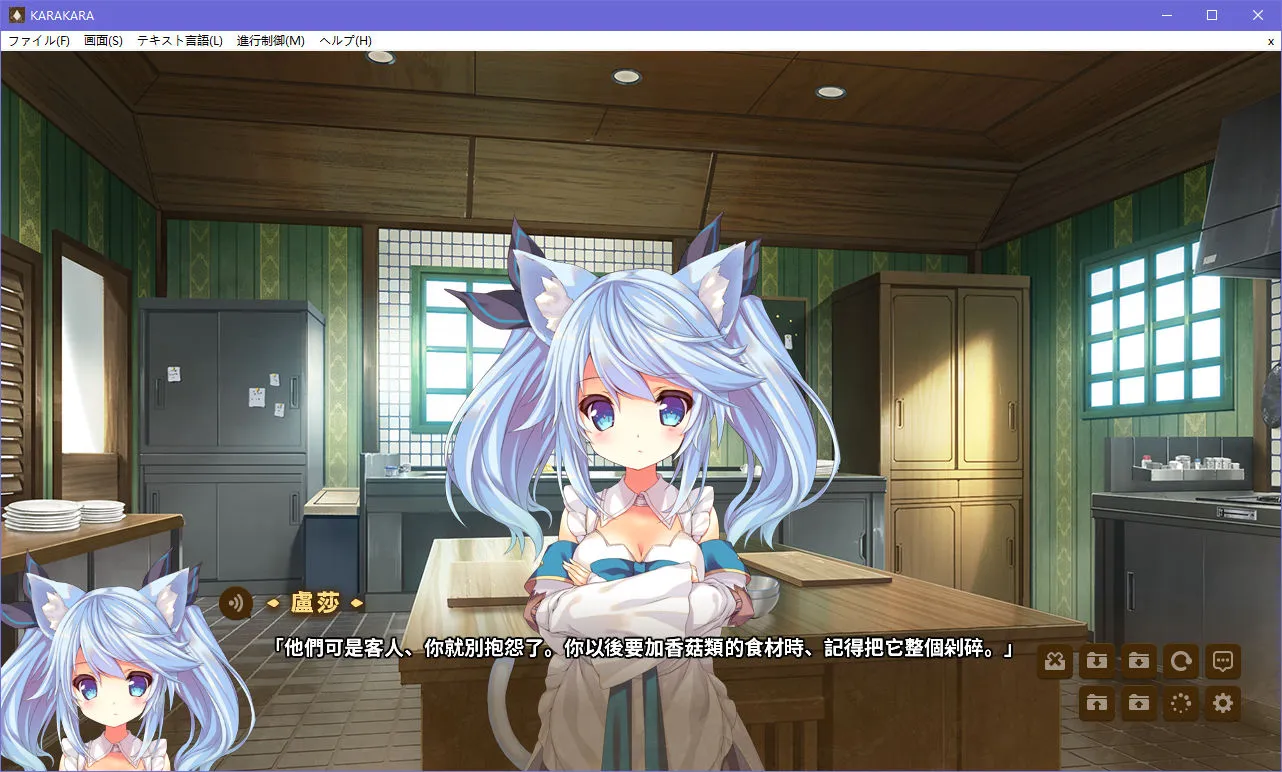The height and width of the screenshot is (772, 1282).
Task: Open the load menu folder icon
Action: click(1138, 704)
